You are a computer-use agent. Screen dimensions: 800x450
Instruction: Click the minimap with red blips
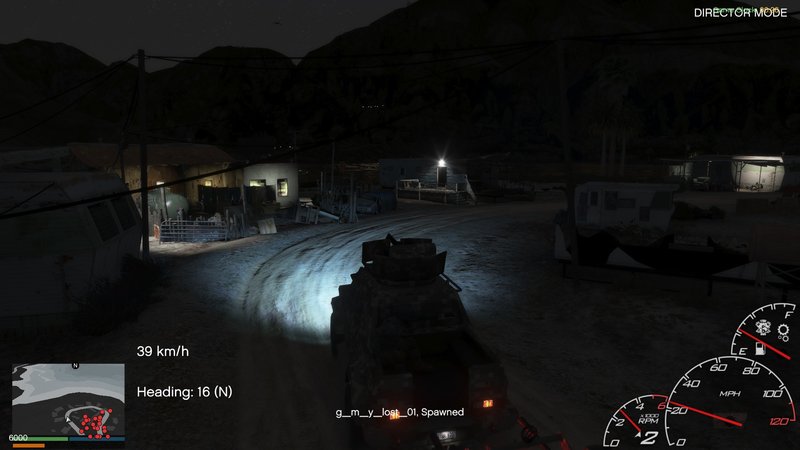pos(68,400)
